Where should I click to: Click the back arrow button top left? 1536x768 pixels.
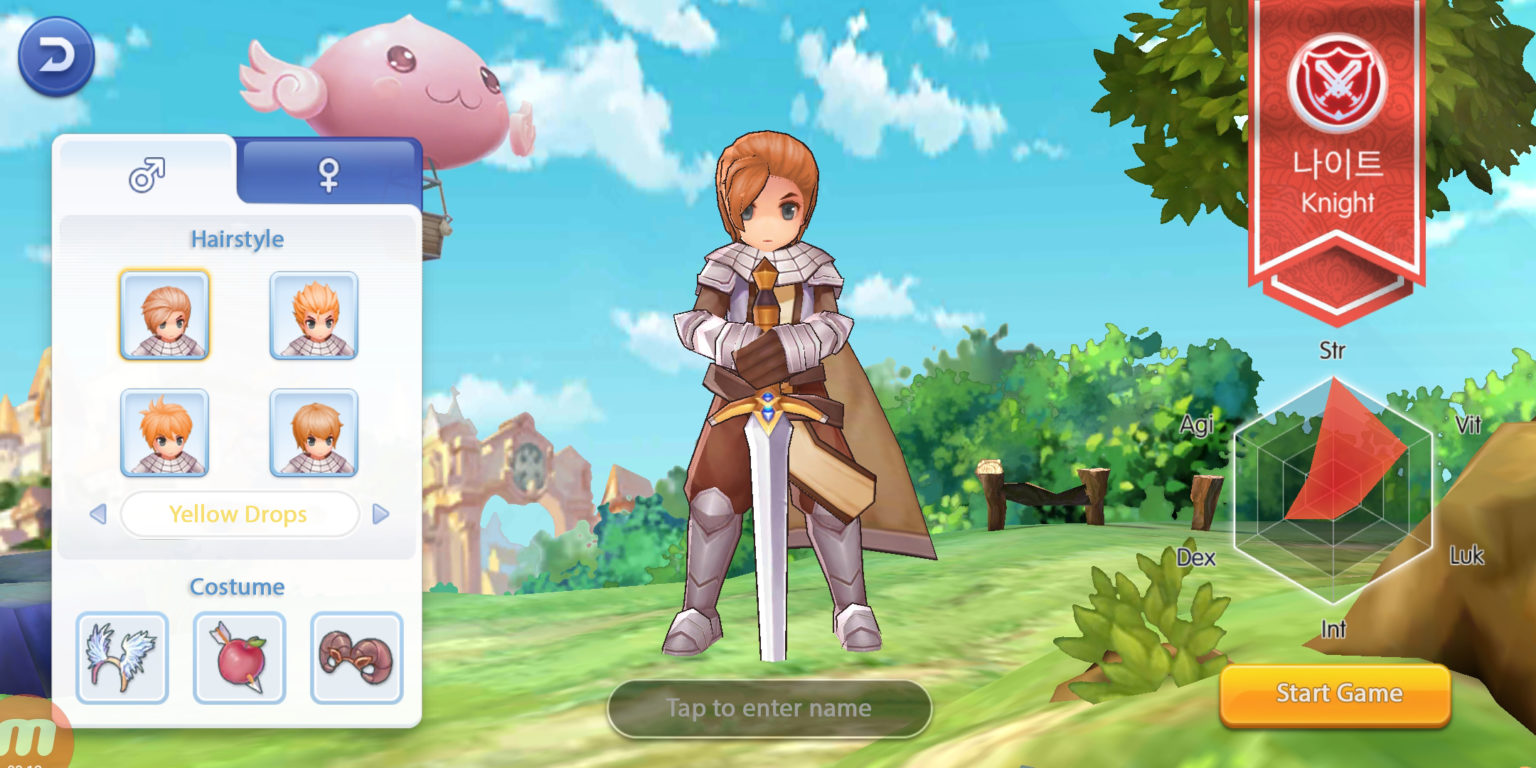pos(55,55)
